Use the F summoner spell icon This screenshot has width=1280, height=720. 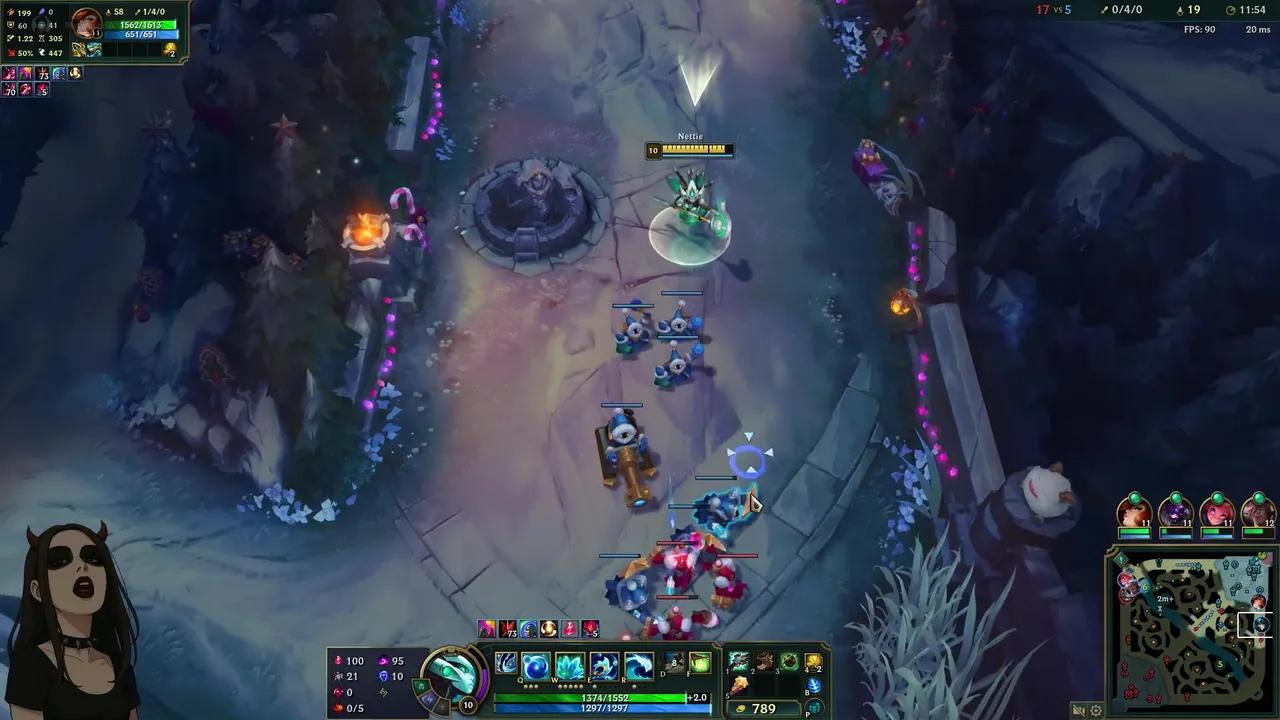click(700, 662)
